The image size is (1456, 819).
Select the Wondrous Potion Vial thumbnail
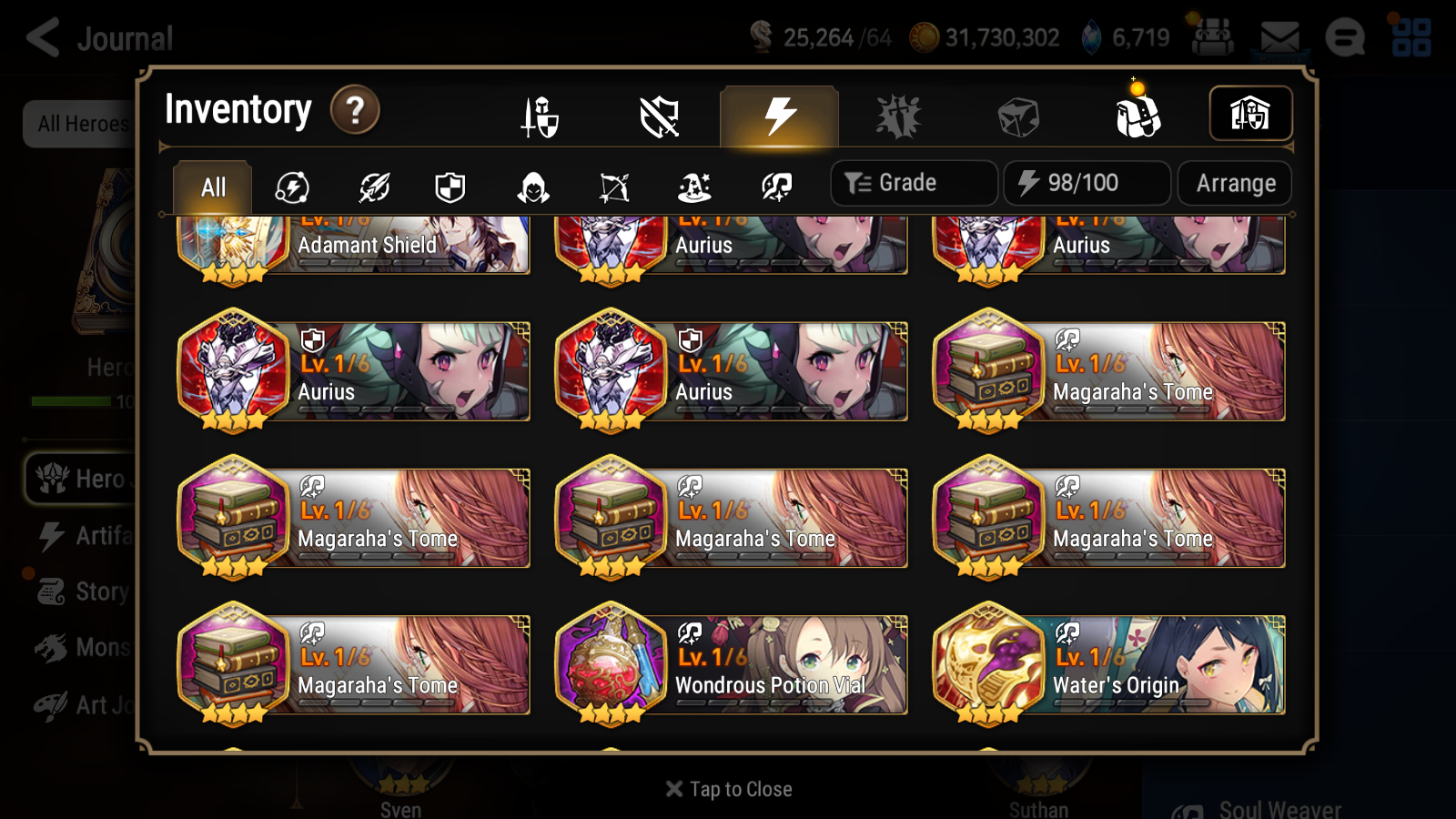[611, 665]
